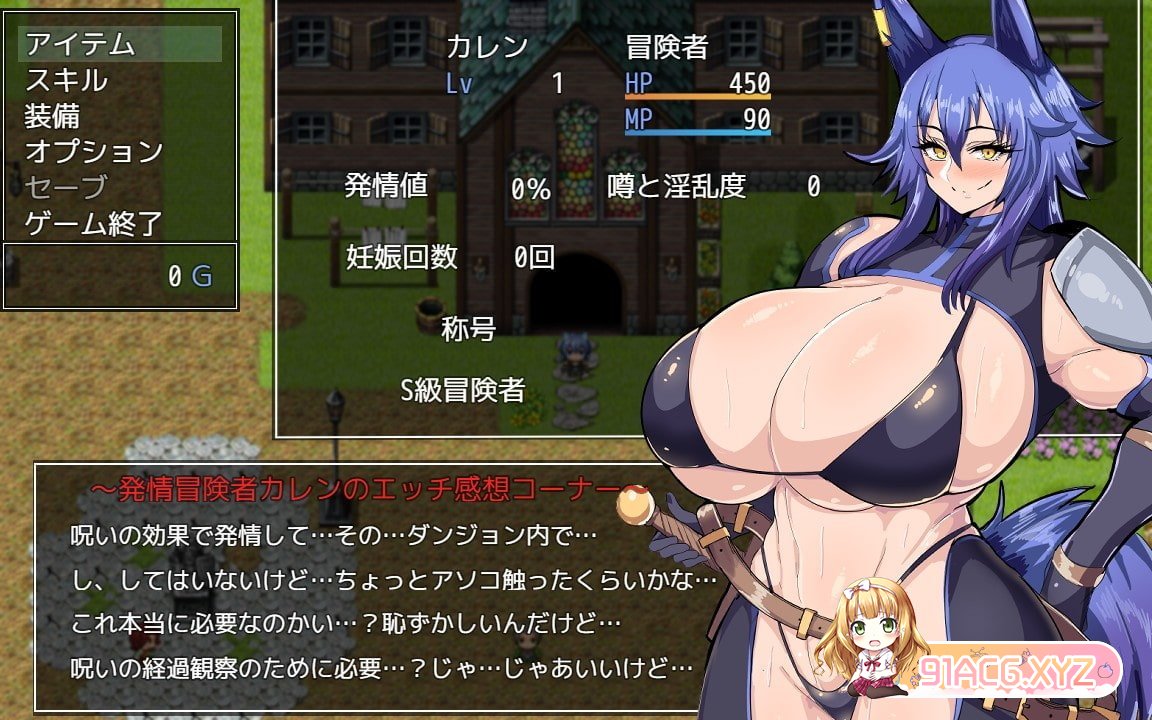
Task: Choose the 装備 menu option
Action: (x=120, y=116)
